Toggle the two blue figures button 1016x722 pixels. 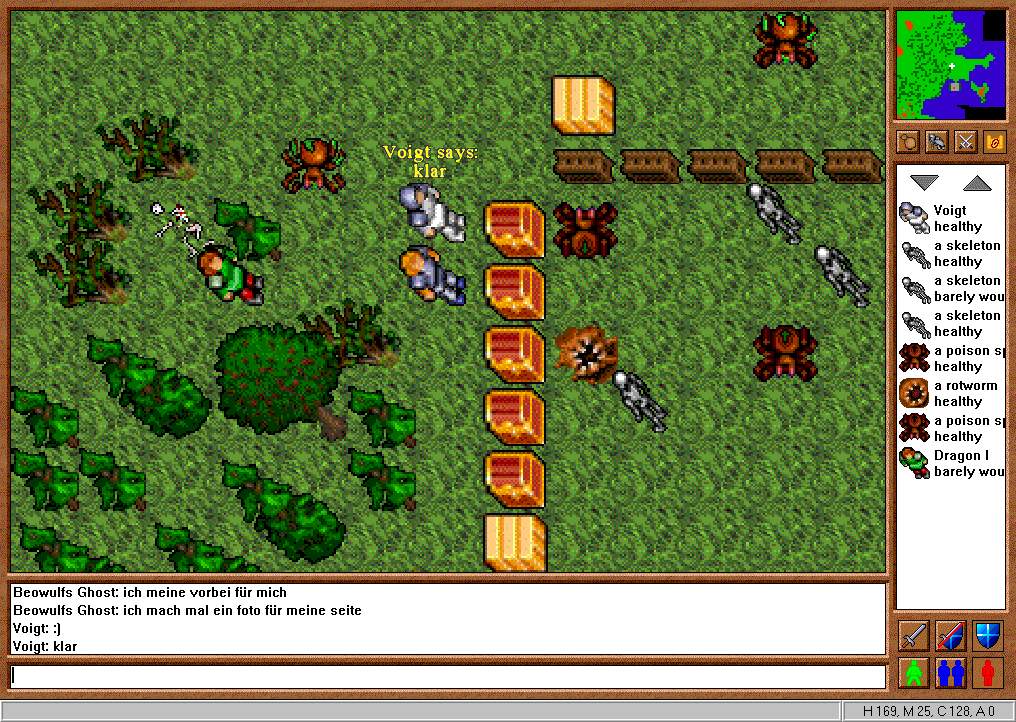click(x=950, y=672)
